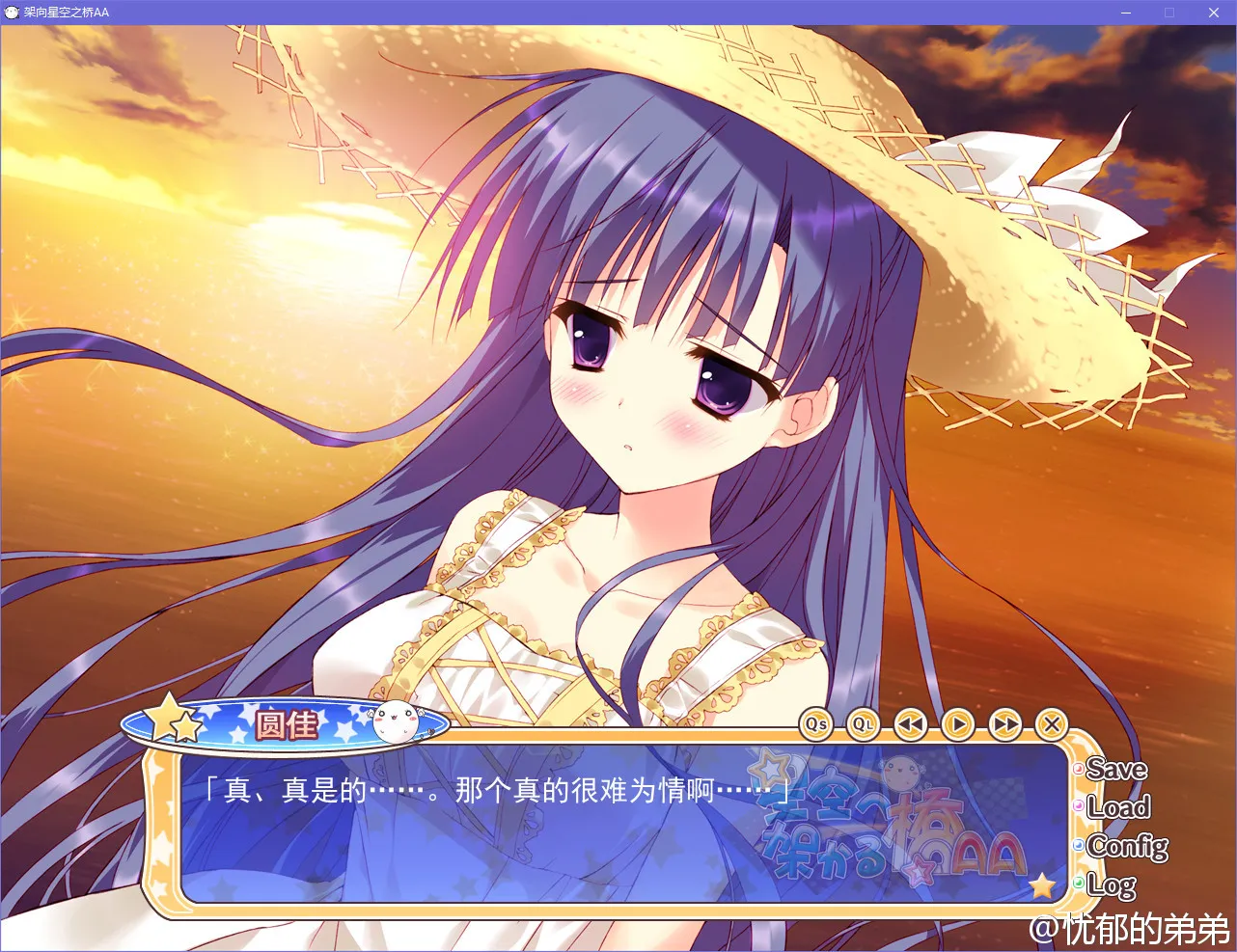Click the red orb icon beside Save
The width and height of the screenshot is (1237, 952).
[x=1079, y=771]
